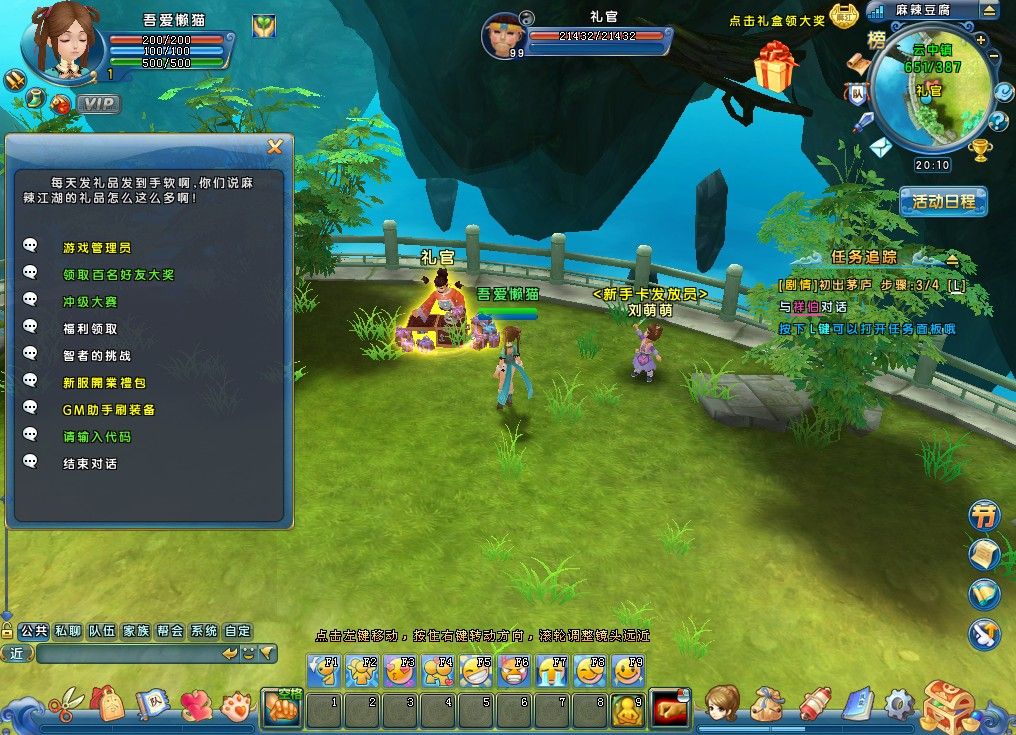
Task: Use the F9 smiley emote slot
Action: coord(627,670)
